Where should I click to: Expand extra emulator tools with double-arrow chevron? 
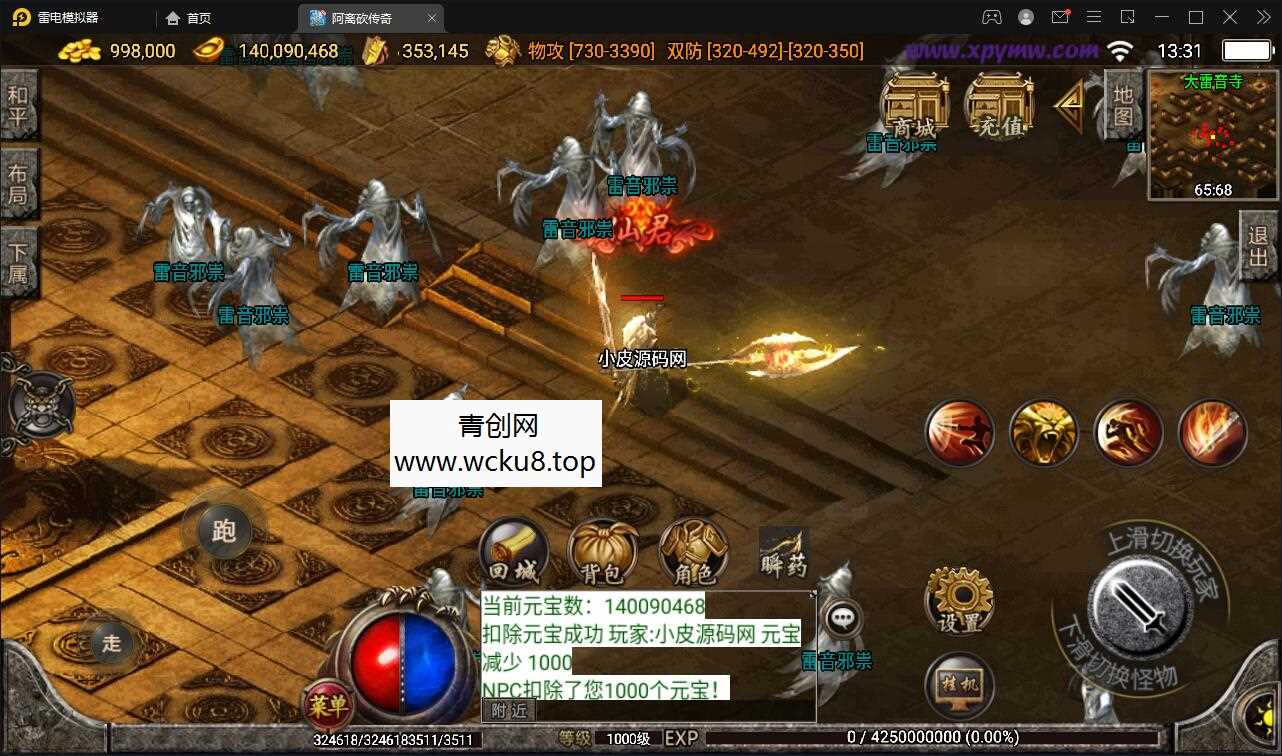1262,17
